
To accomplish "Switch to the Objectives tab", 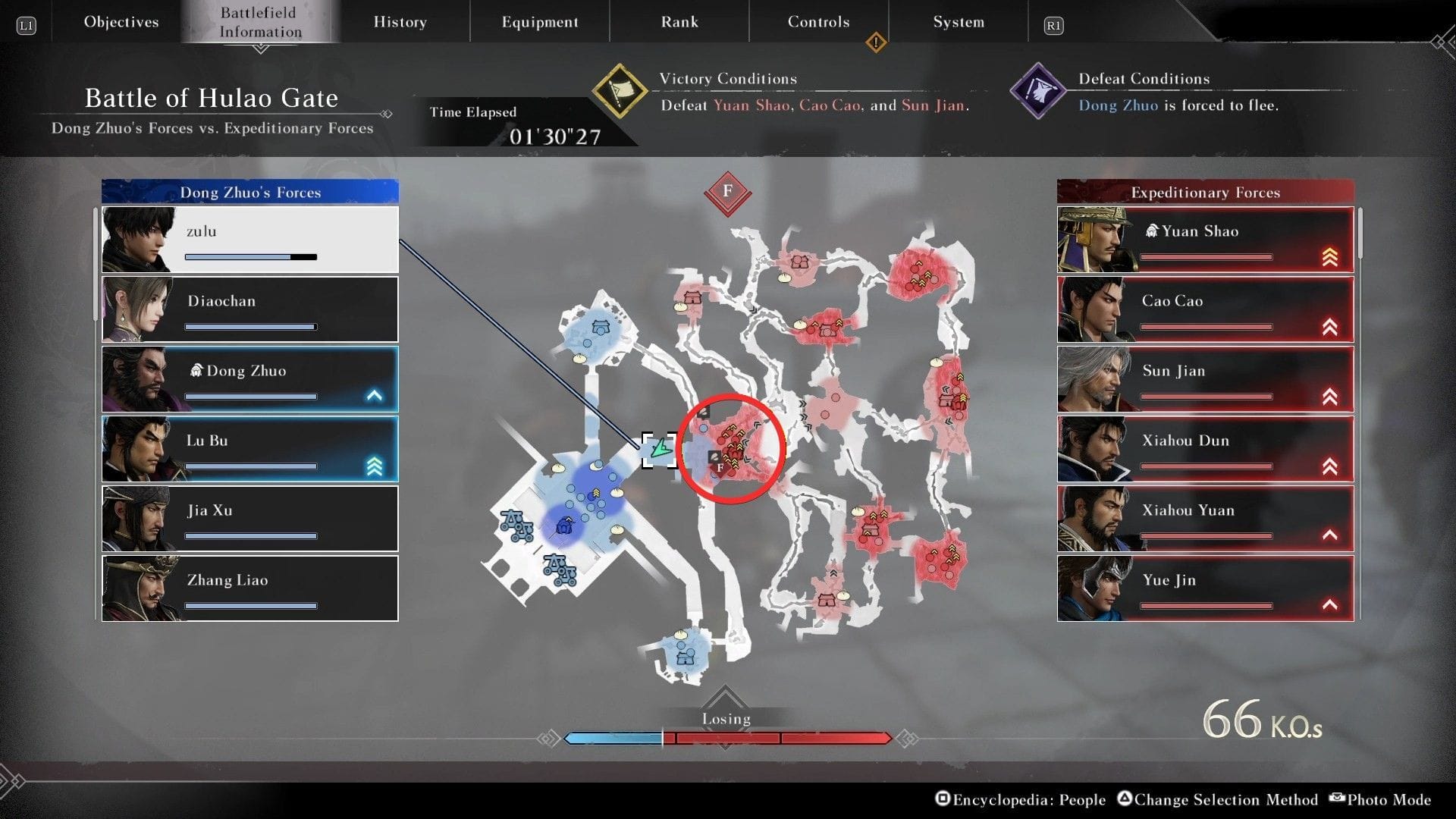I will coord(121,22).
